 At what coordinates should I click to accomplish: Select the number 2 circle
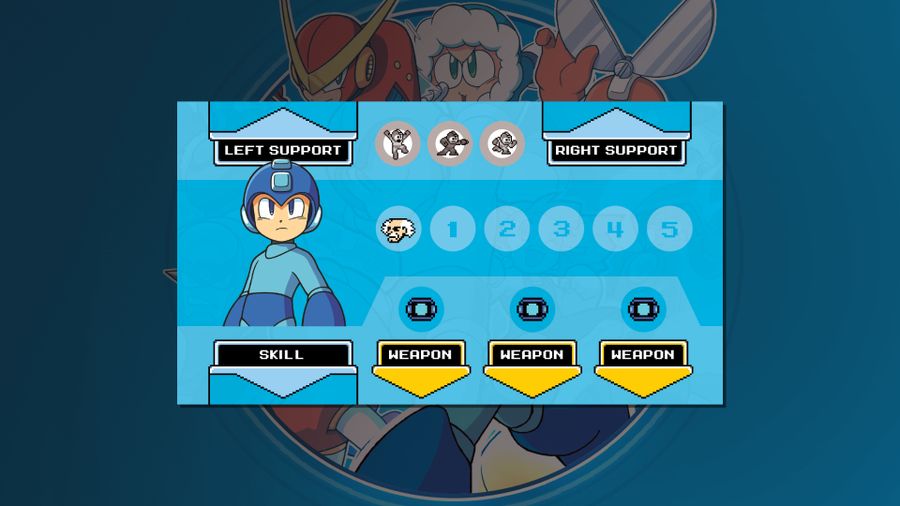507,230
